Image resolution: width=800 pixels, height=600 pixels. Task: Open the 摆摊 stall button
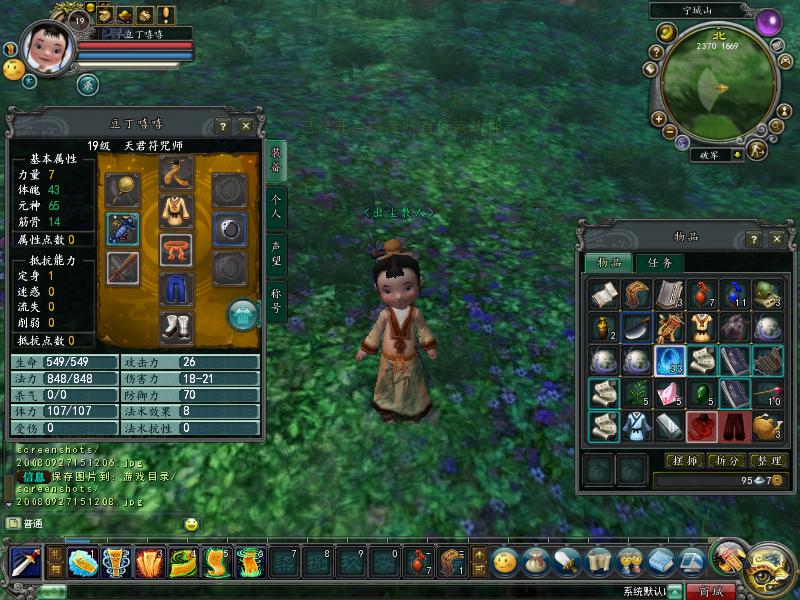(x=682, y=461)
